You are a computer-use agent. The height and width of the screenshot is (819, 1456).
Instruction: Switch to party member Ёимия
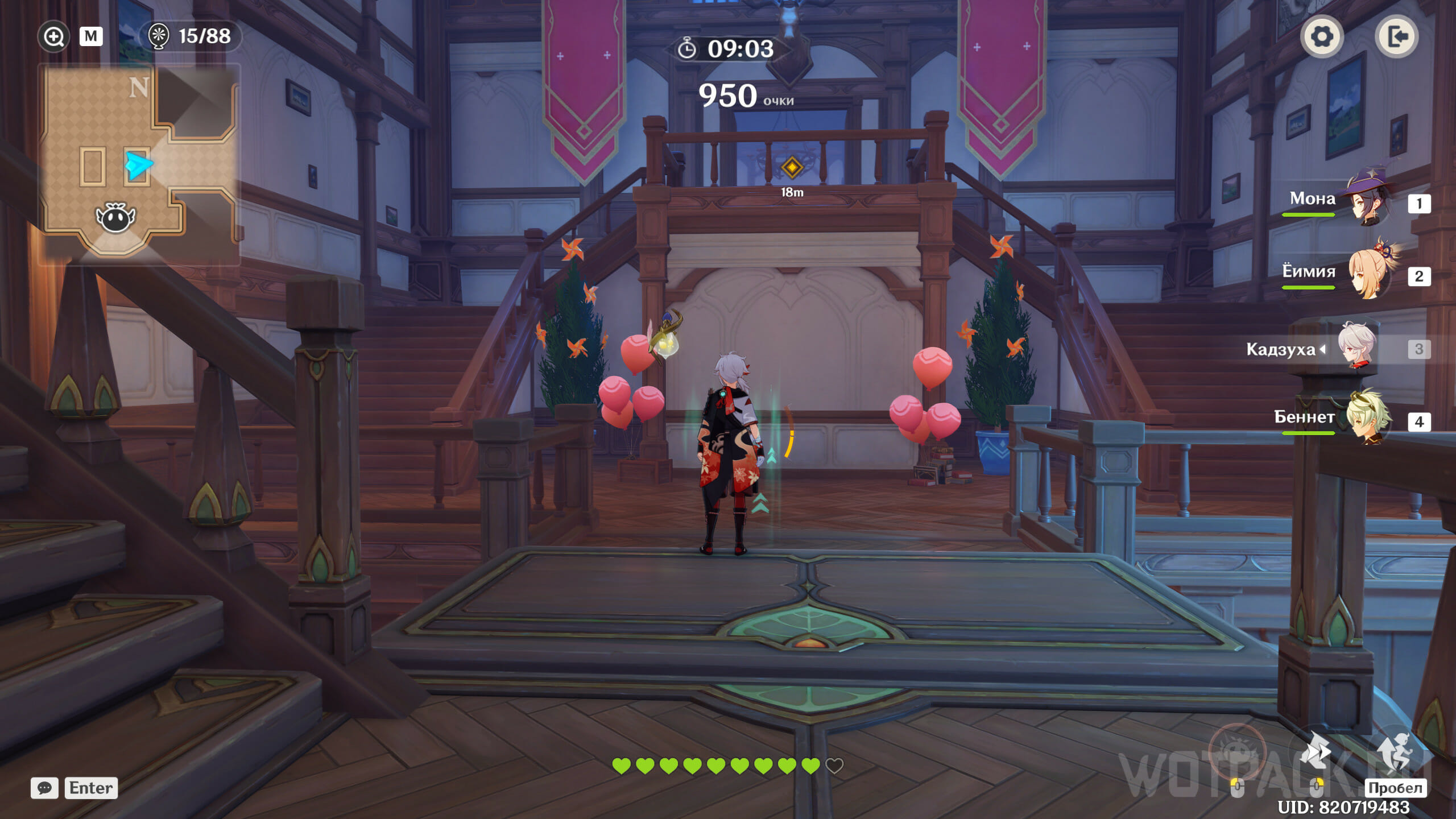(x=1365, y=275)
